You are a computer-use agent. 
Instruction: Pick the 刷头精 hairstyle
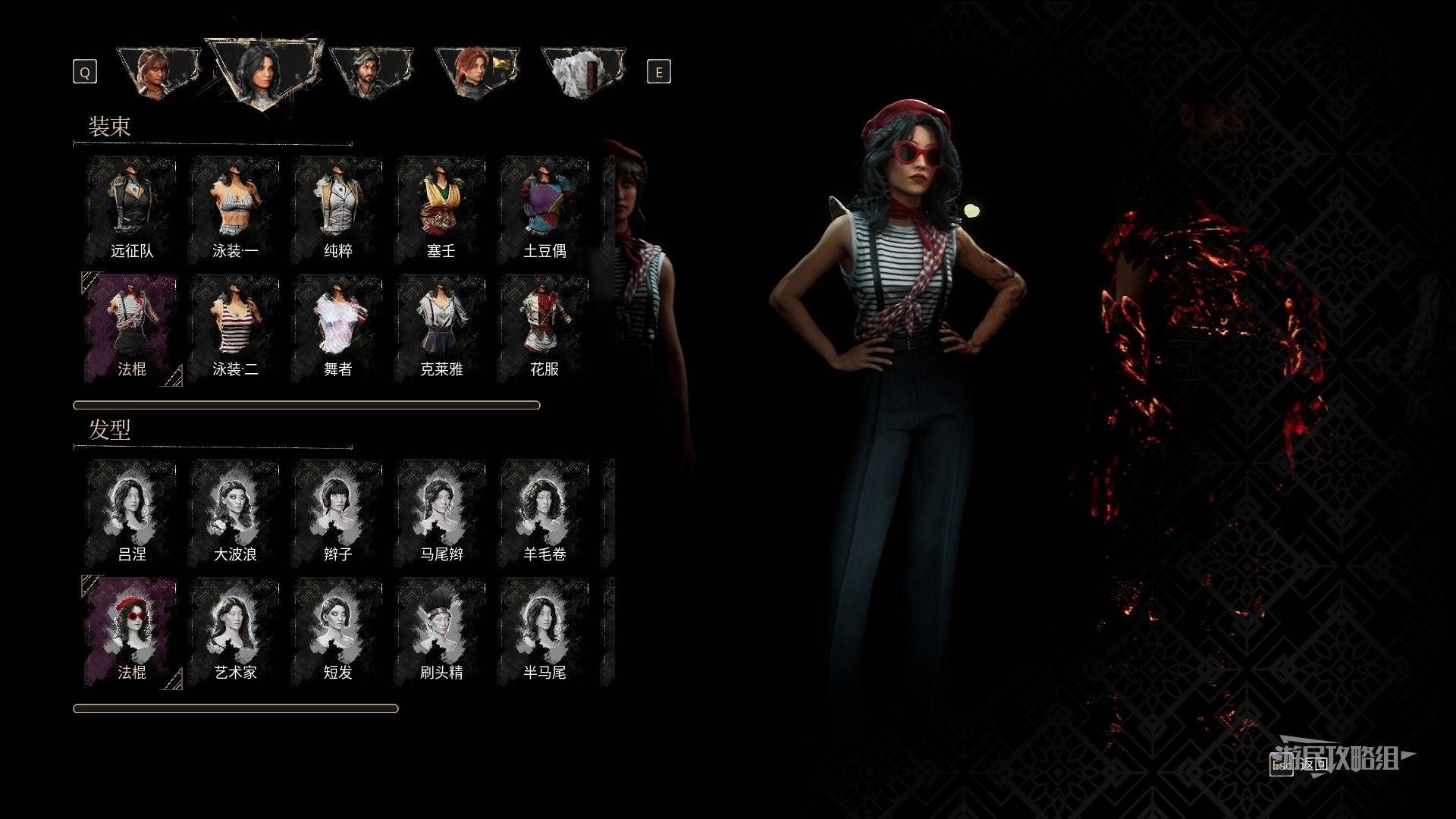(x=441, y=631)
